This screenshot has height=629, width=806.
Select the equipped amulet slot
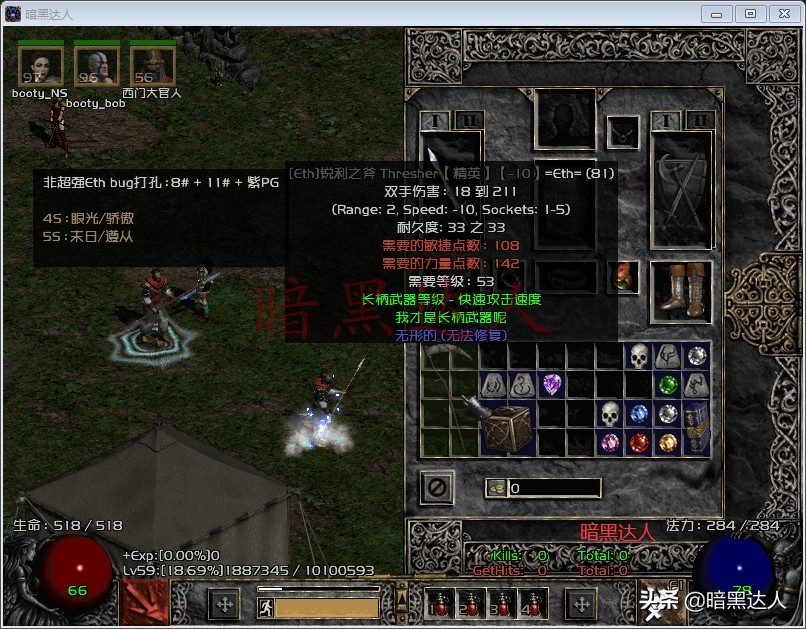(x=624, y=131)
